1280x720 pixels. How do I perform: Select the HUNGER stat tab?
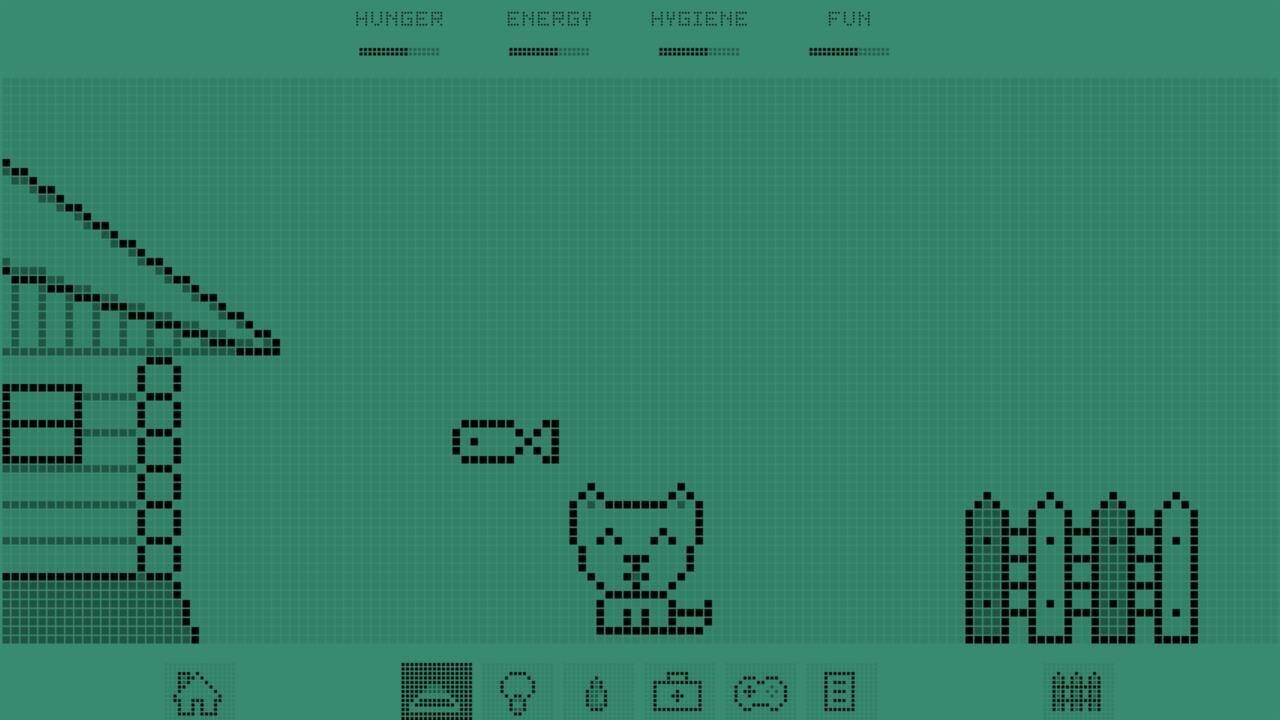click(399, 18)
